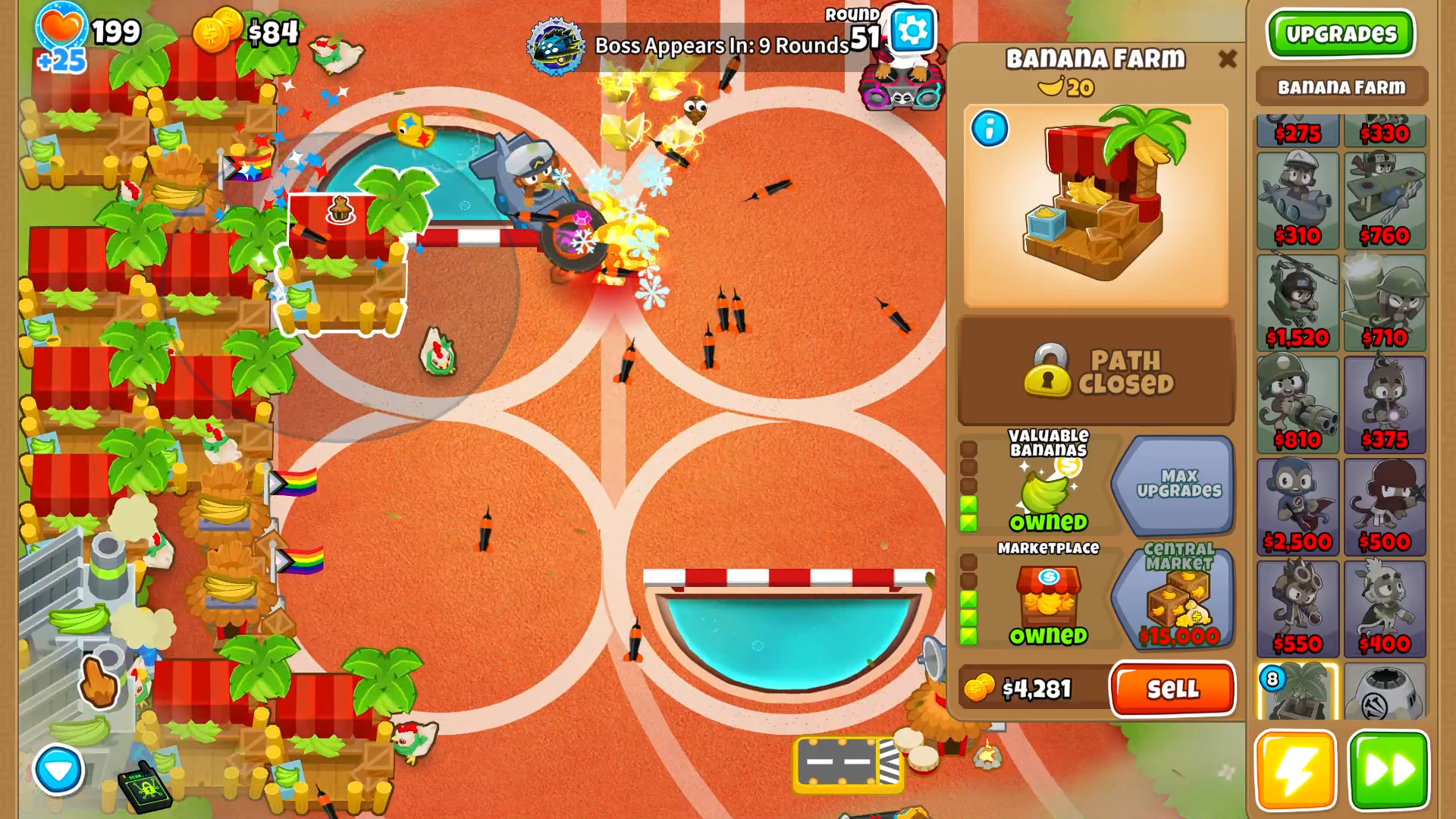Pick the $375 Wizard Monkey tower

[x=1385, y=405]
